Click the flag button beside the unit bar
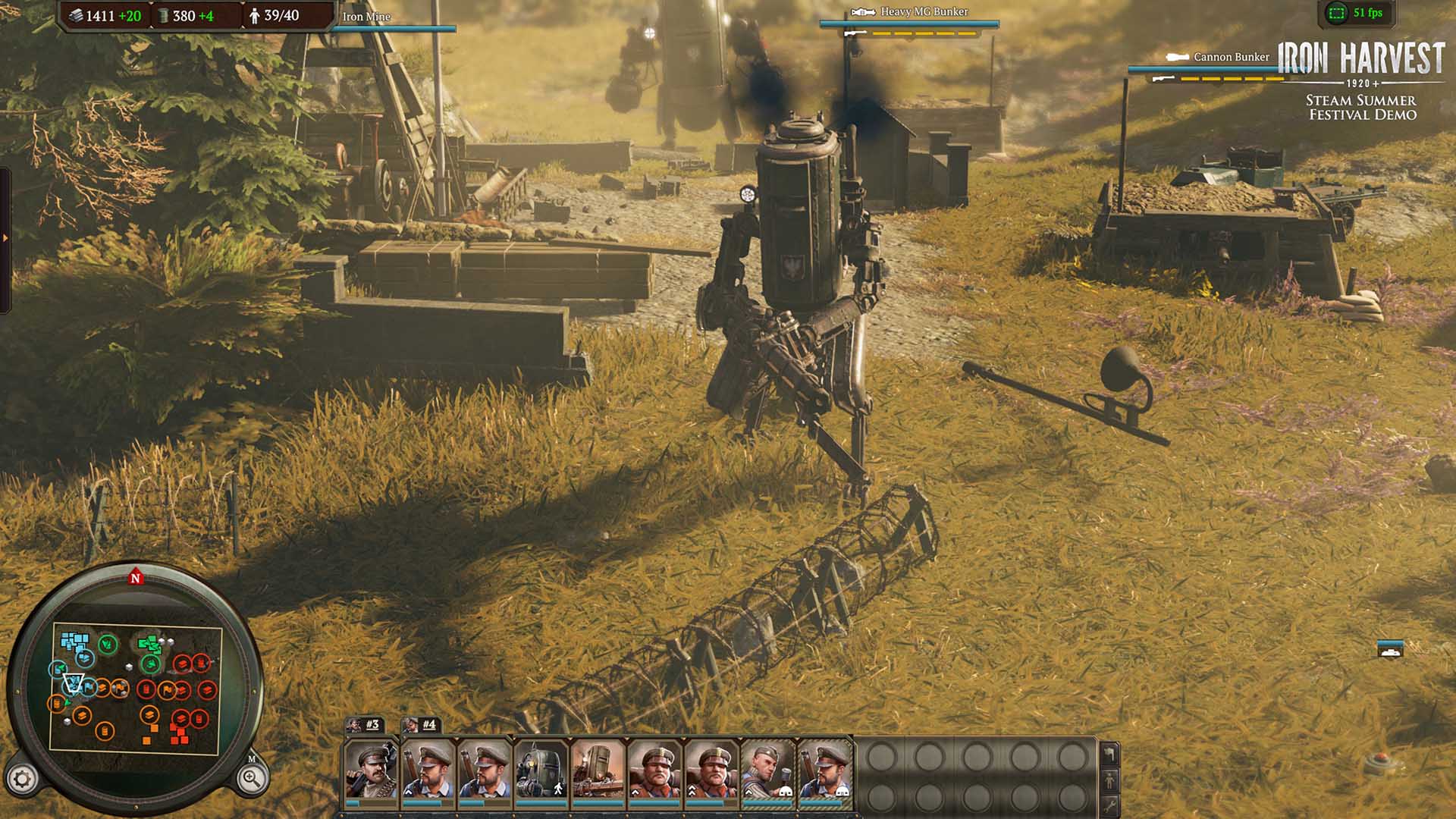This screenshot has height=819, width=1456. click(1109, 754)
